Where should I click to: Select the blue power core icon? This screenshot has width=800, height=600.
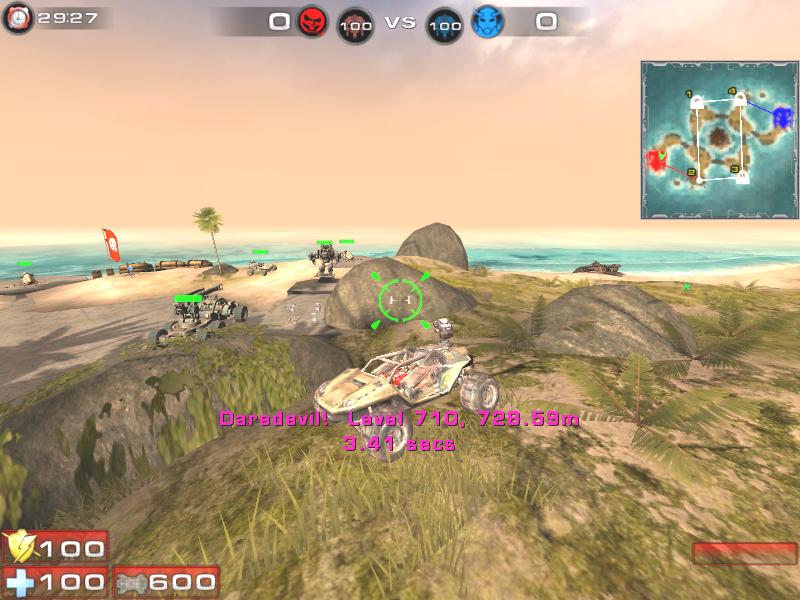click(x=445, y=25)
